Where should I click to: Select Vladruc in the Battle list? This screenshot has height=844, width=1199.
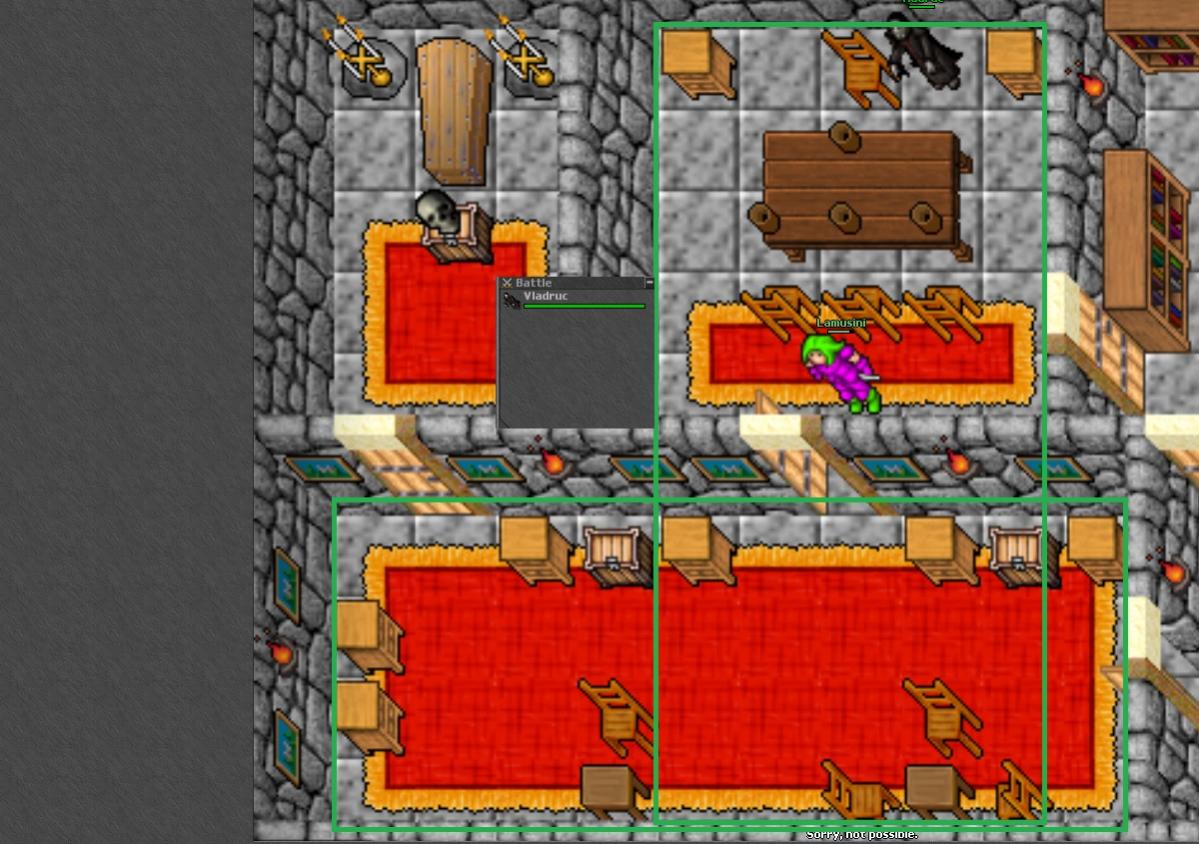tap(545, 298)
